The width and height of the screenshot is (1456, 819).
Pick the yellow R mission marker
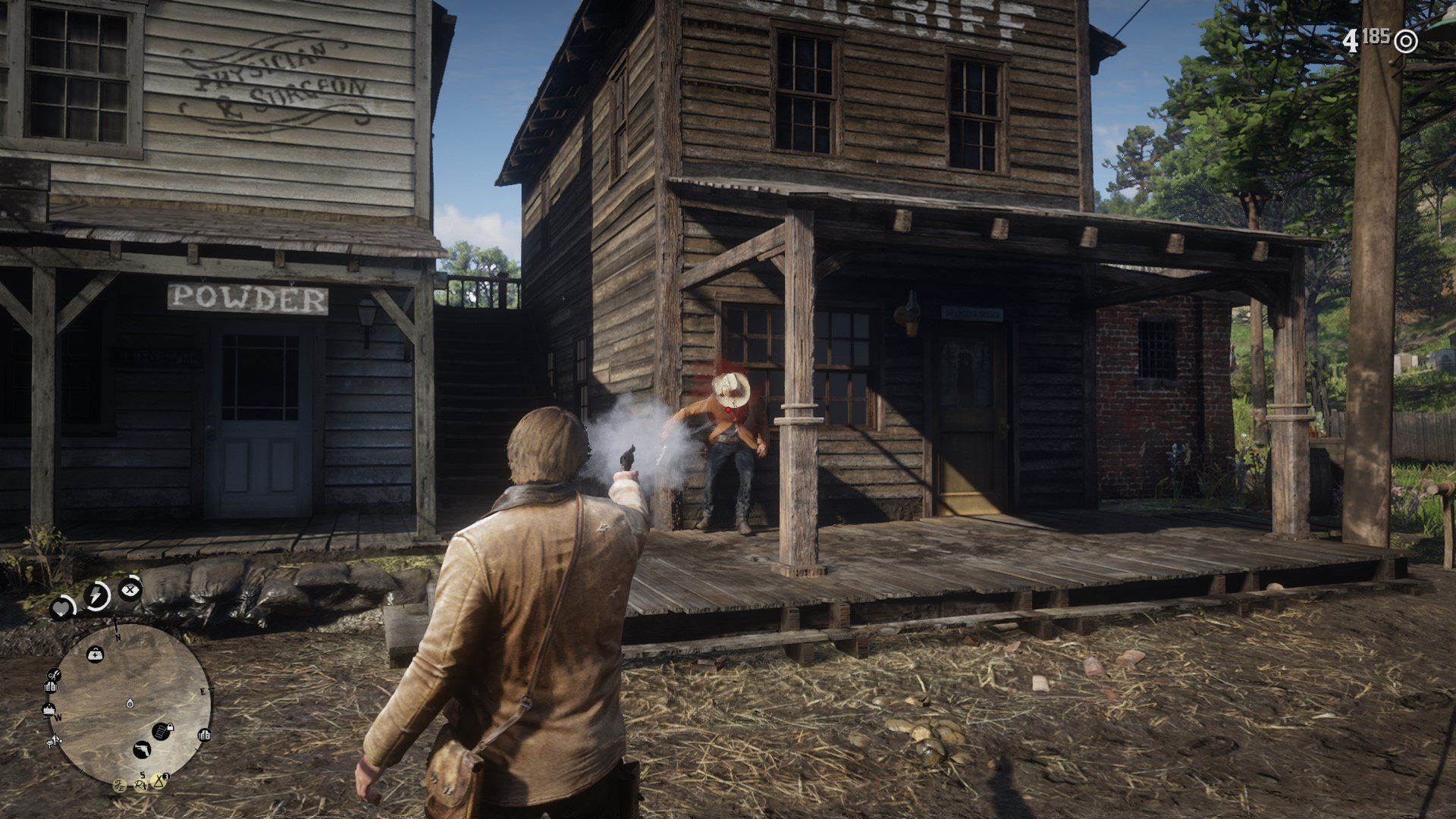[141, 785]
